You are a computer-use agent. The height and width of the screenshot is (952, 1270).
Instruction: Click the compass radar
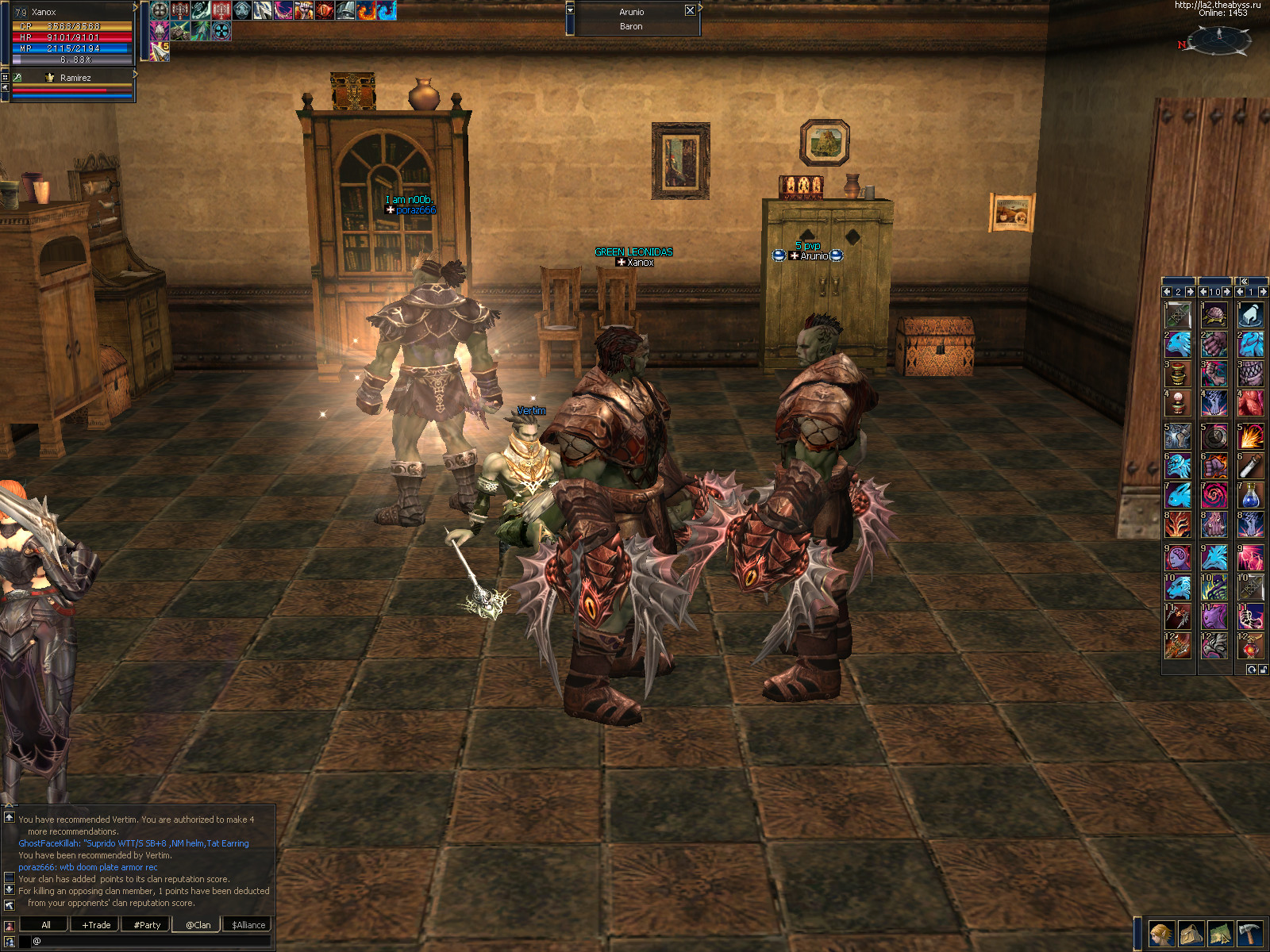point(1219,39)
